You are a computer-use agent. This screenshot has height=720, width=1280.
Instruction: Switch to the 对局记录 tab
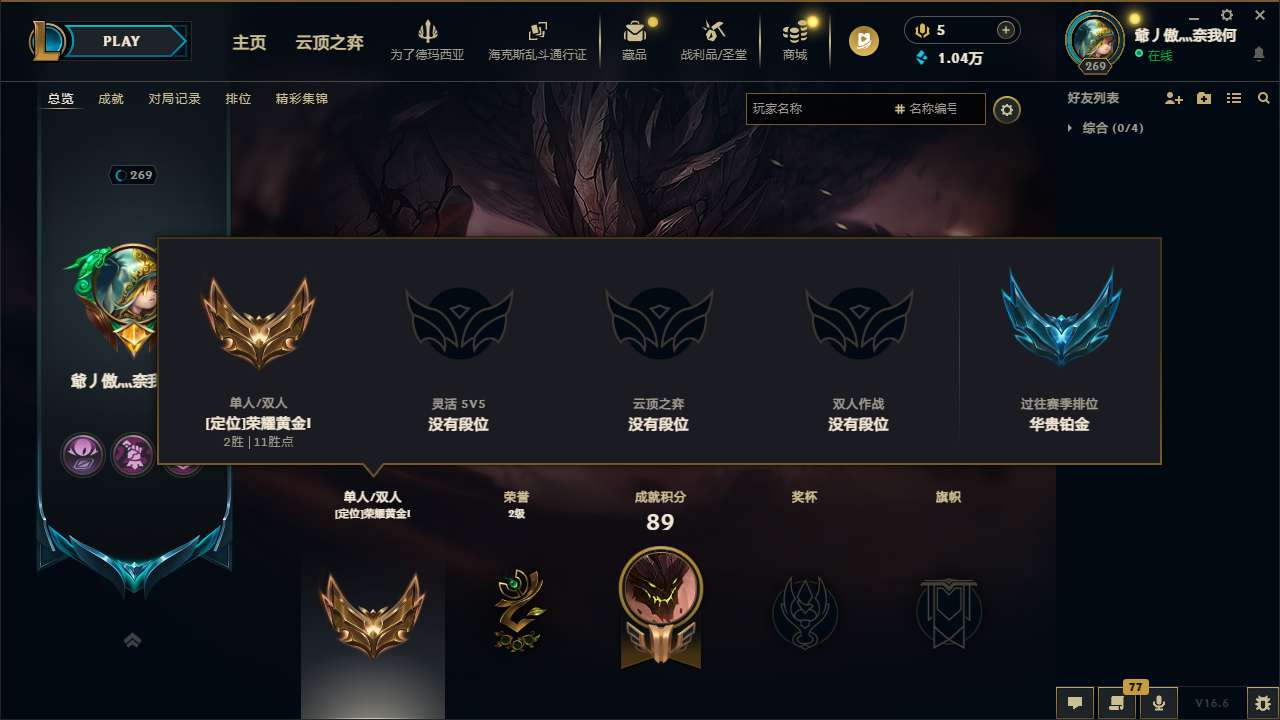coord(175,98)
